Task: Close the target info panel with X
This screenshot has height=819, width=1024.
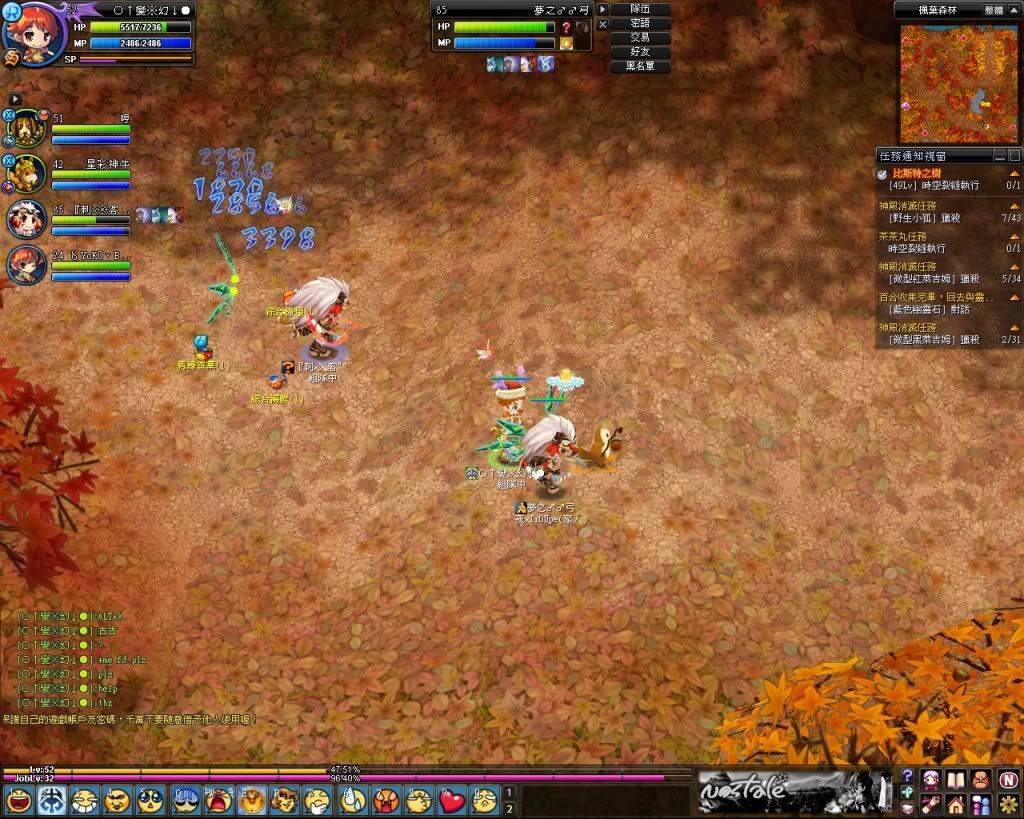Action: click(602, 24)
